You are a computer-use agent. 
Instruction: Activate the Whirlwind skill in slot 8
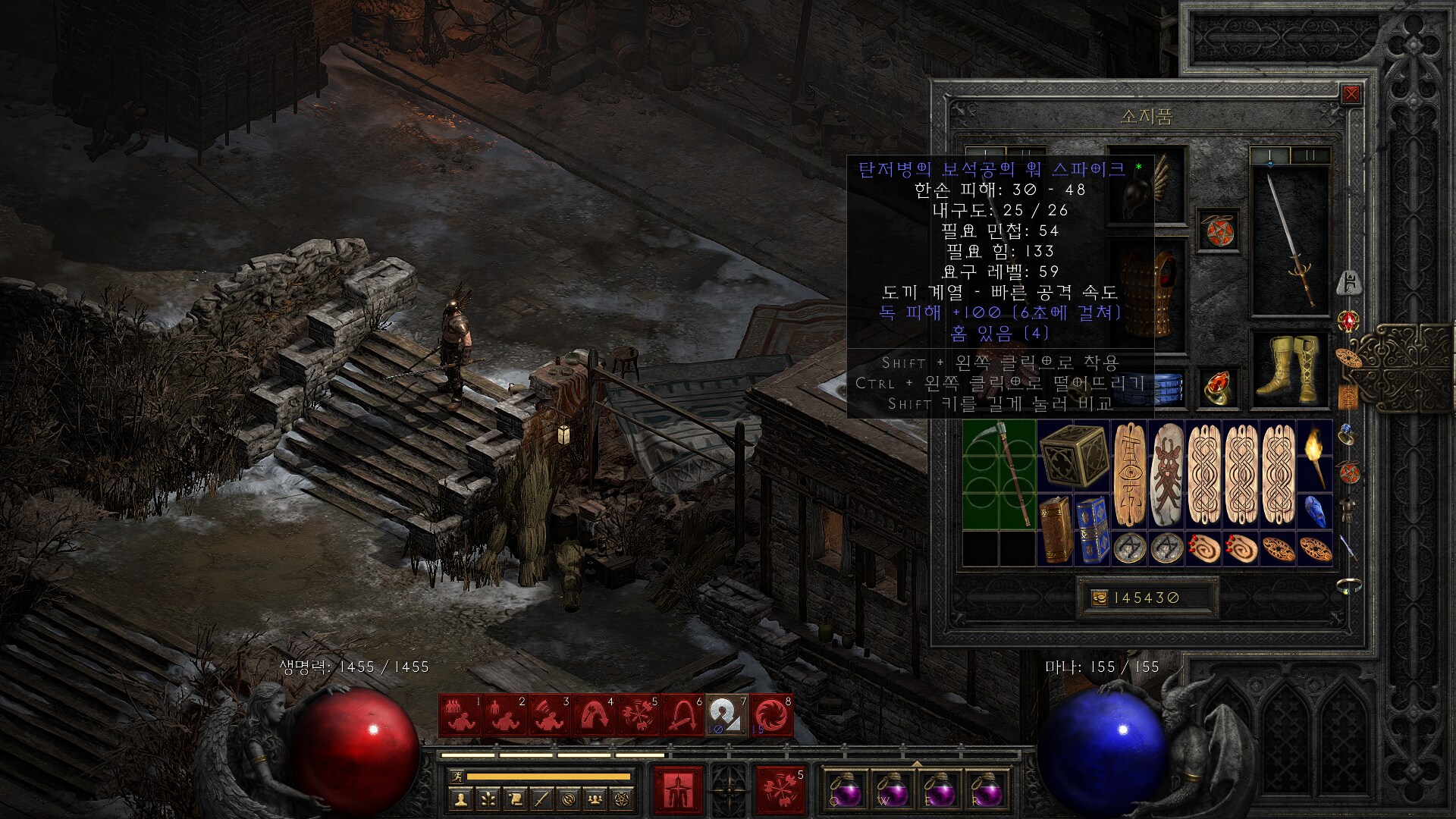tap(772, 715)
